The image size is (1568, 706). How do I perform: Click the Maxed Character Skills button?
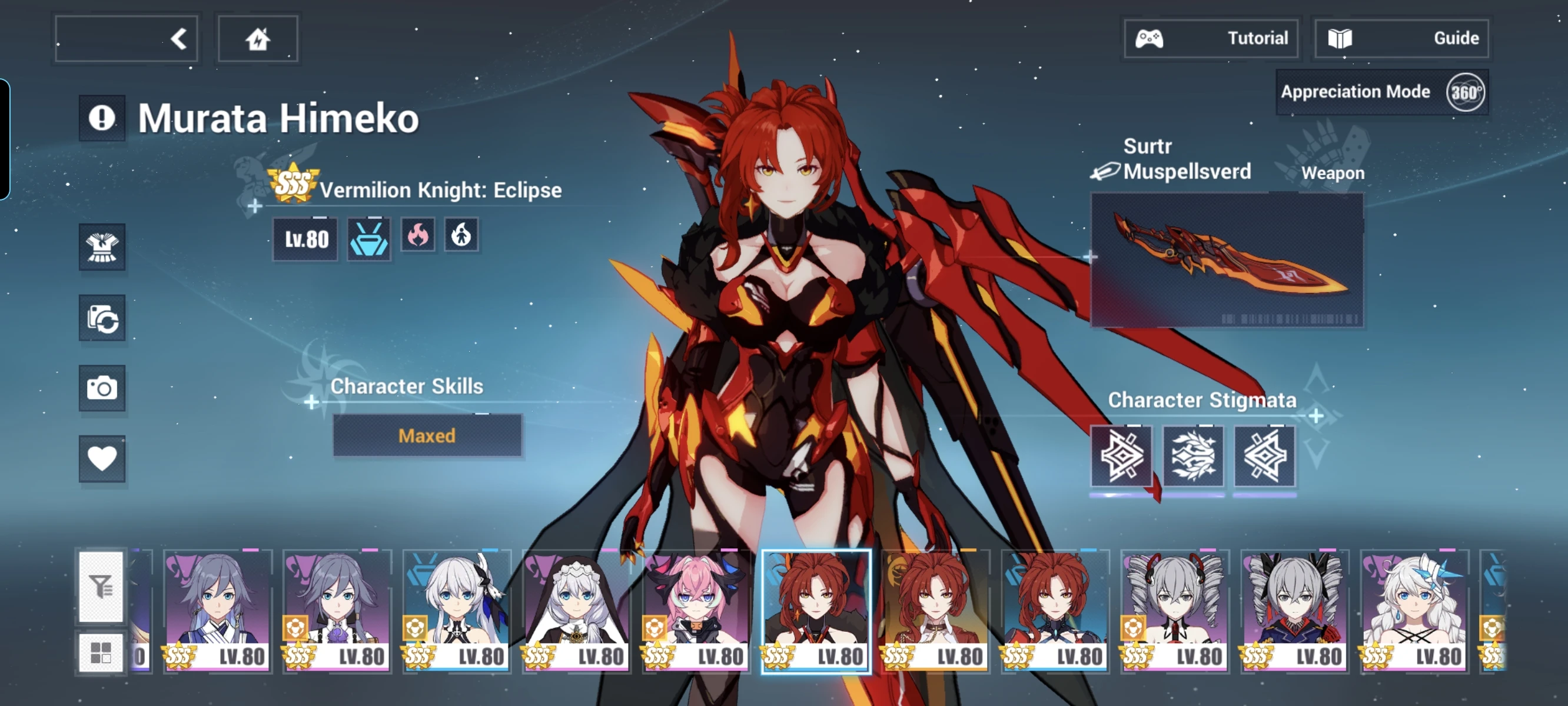tap(427, 435)
